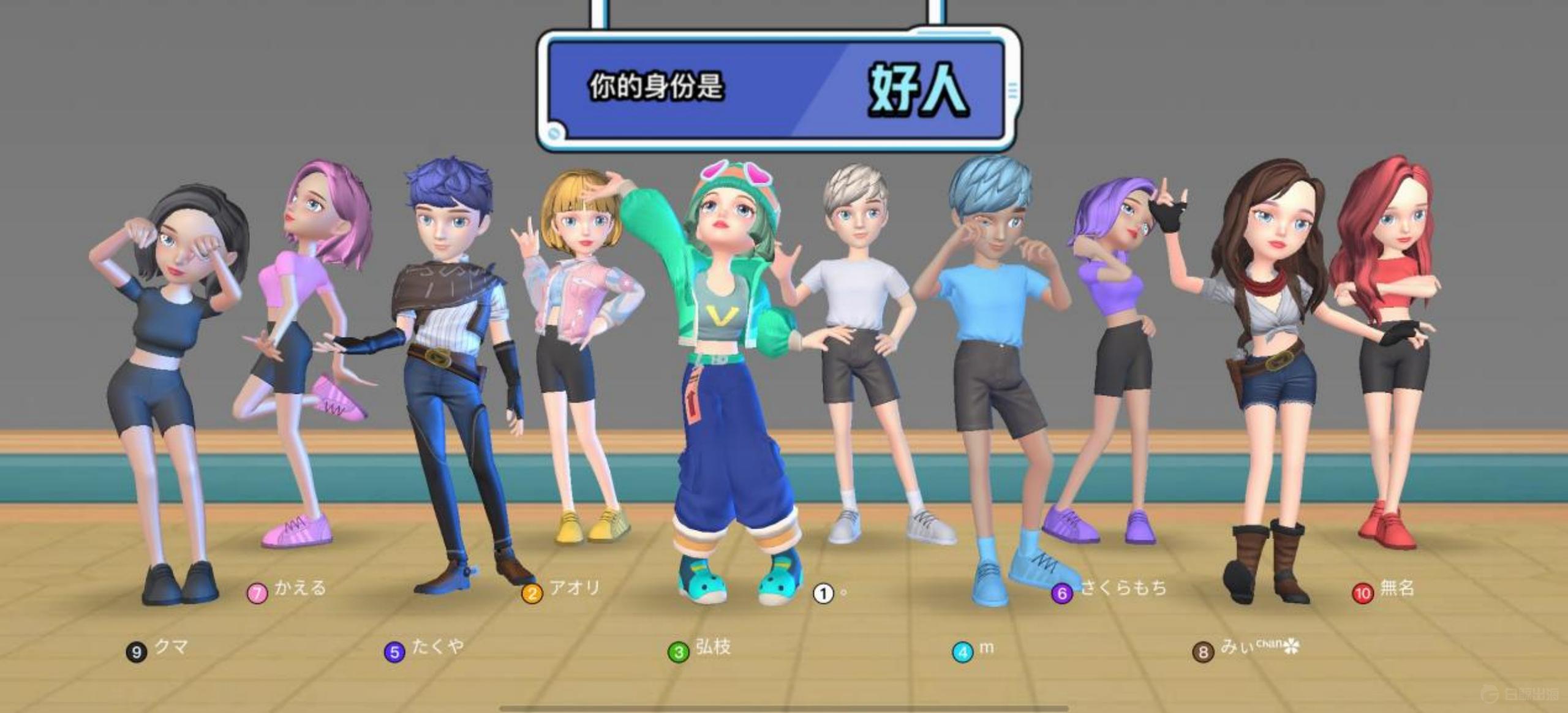Click player 2 アオリ name tag
Screen dimensions: 1568x713
pyautogui.click(x=561, y=590)
